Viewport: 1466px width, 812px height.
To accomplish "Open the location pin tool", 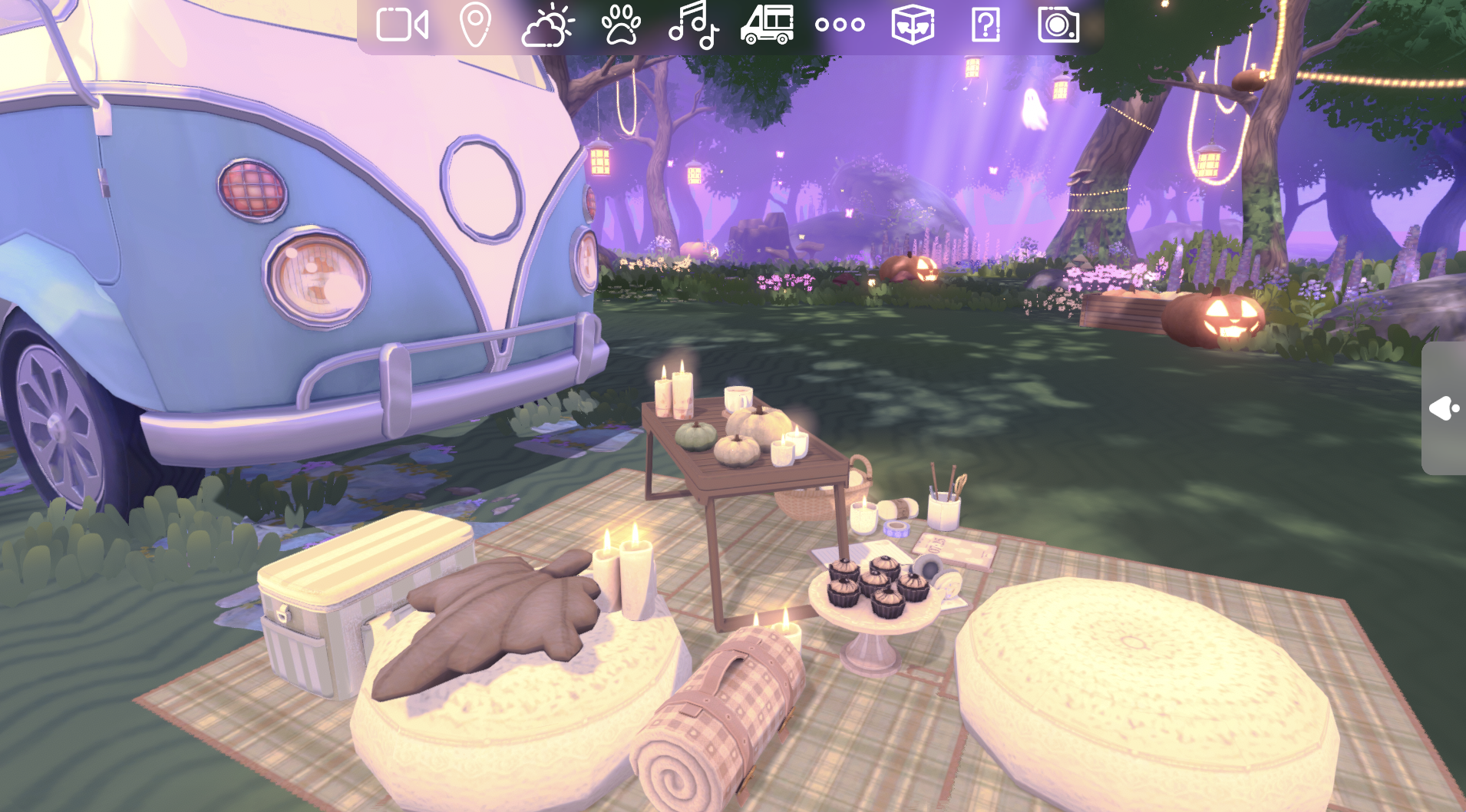I will click(x=476, y=25).
